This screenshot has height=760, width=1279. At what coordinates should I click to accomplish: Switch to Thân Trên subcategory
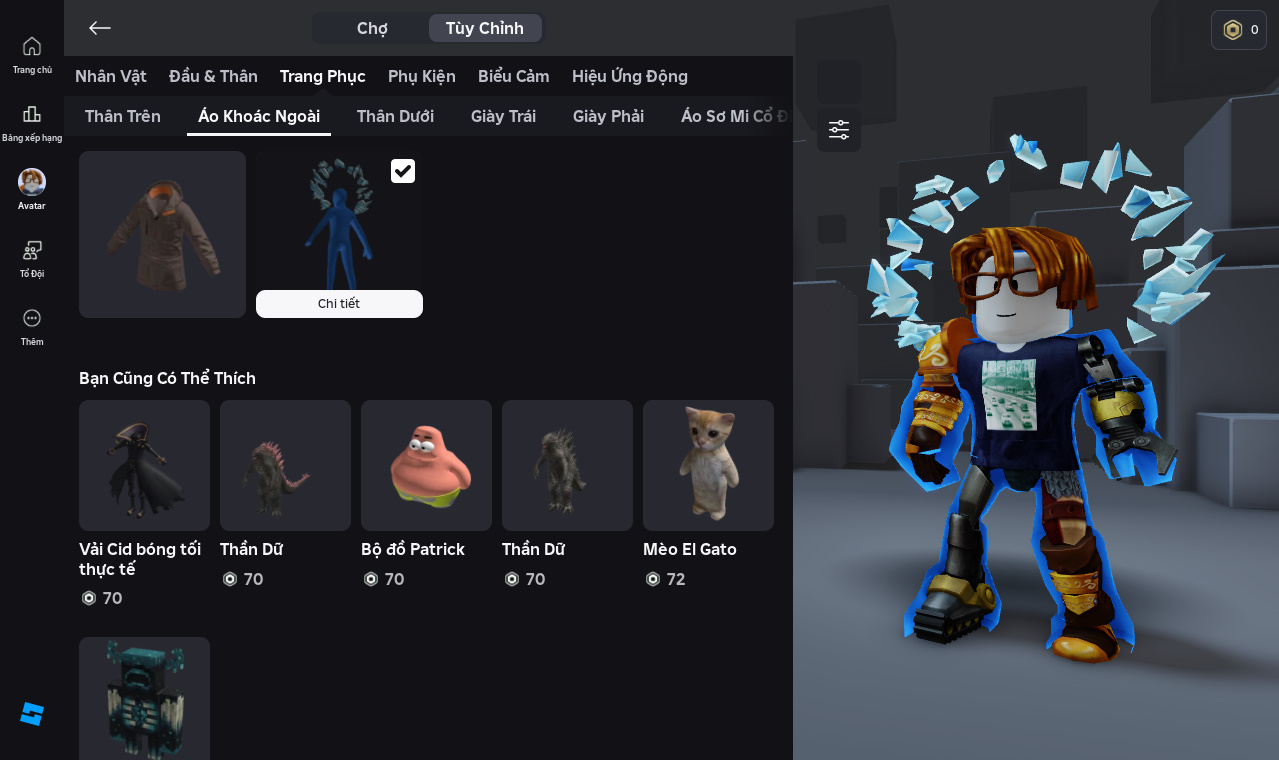[x=123, y=116]
